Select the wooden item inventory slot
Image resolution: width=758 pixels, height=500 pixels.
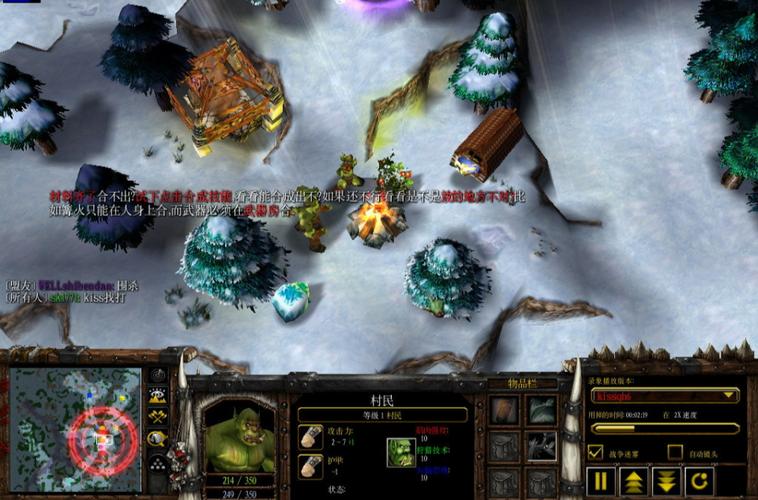coord(505,410)
